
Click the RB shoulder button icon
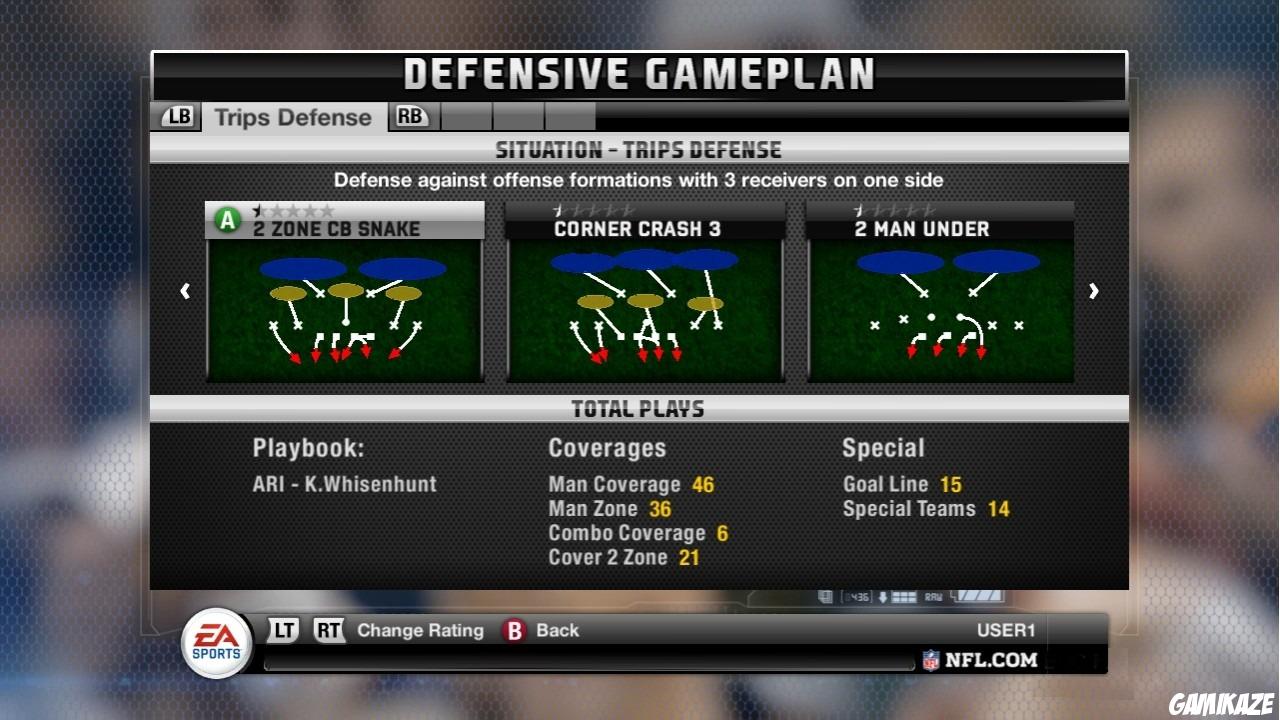click(411, 116)
